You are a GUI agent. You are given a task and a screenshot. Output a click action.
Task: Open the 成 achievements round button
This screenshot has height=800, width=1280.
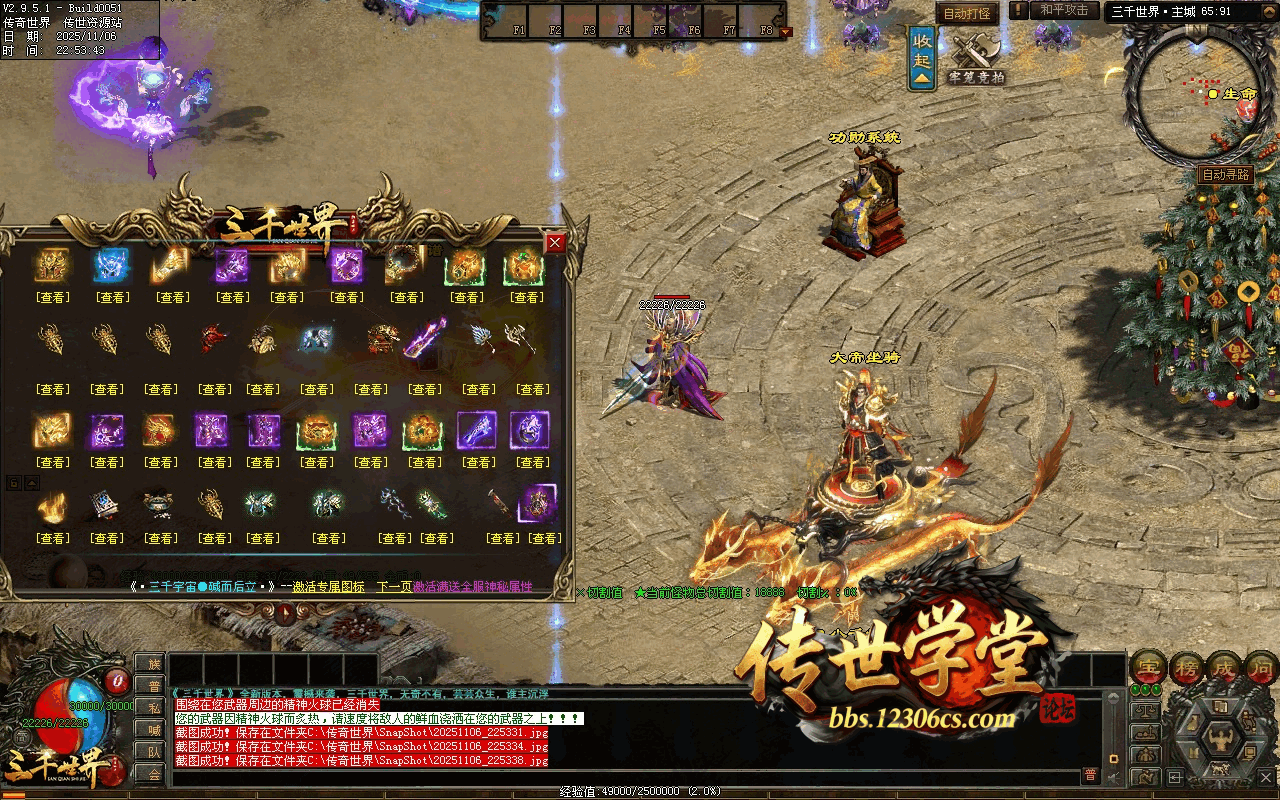click(1225, 668)
